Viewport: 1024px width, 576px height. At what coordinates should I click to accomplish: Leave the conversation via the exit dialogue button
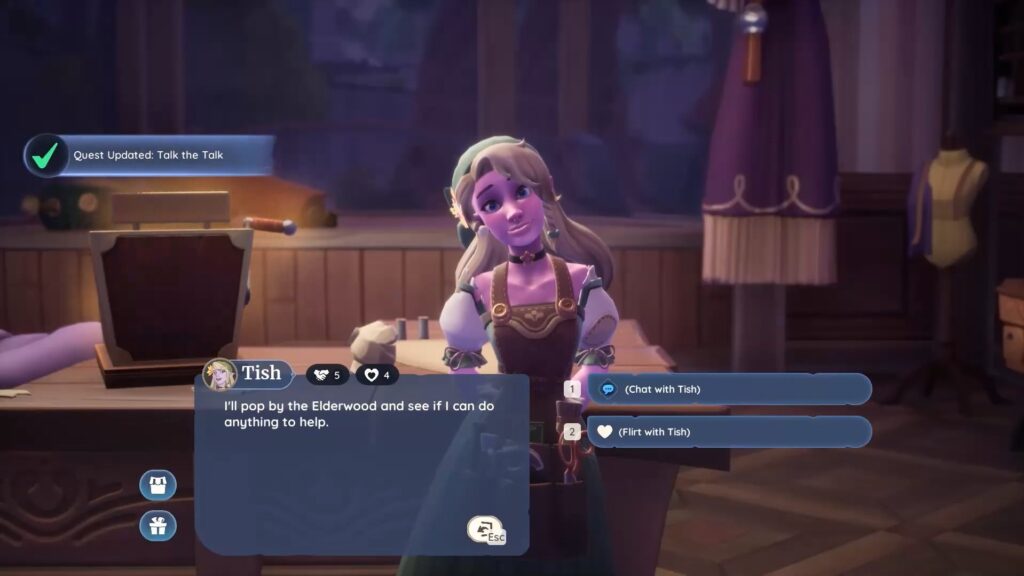tap(485, 530)
